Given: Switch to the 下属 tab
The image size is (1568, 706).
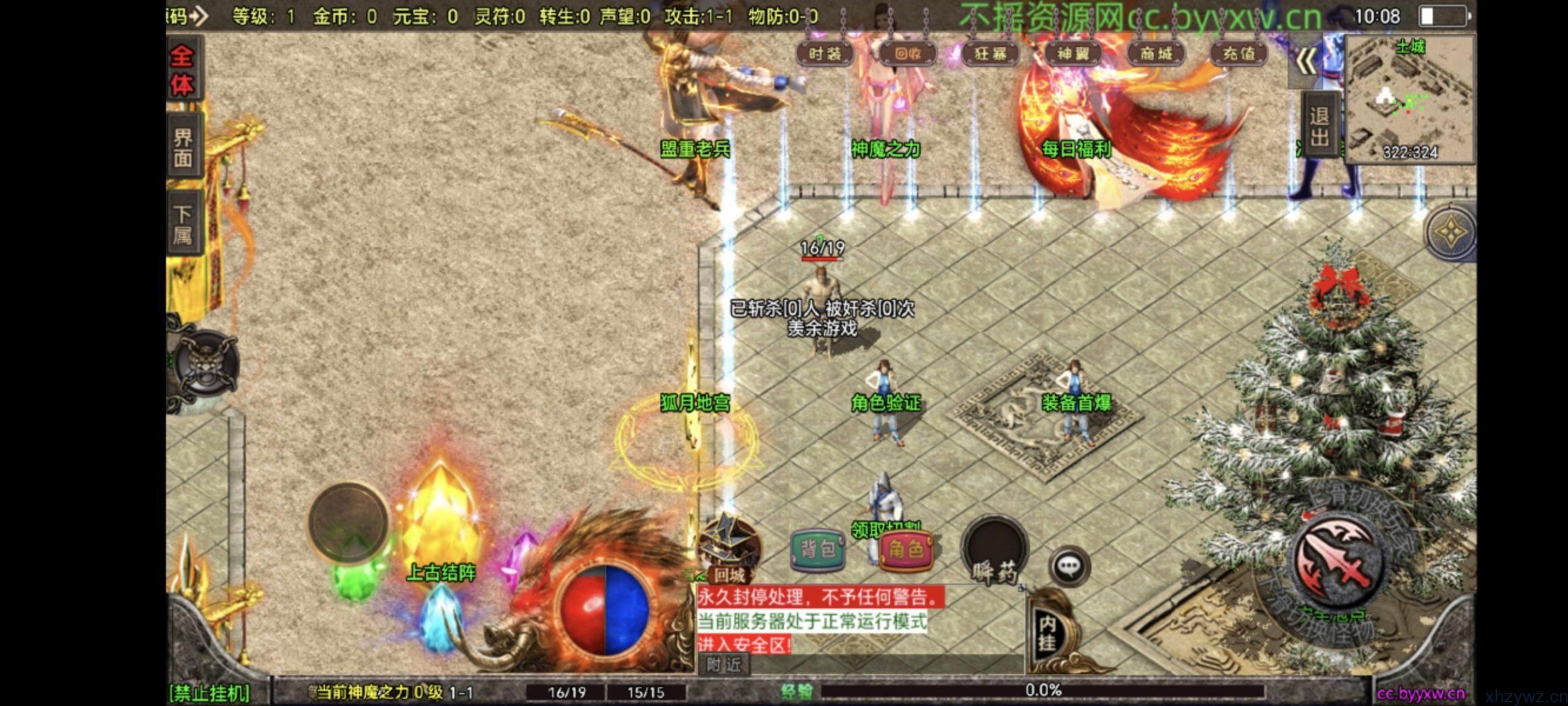Looking at the screenshot, I should pyautogui.click(x=183, y=224).
